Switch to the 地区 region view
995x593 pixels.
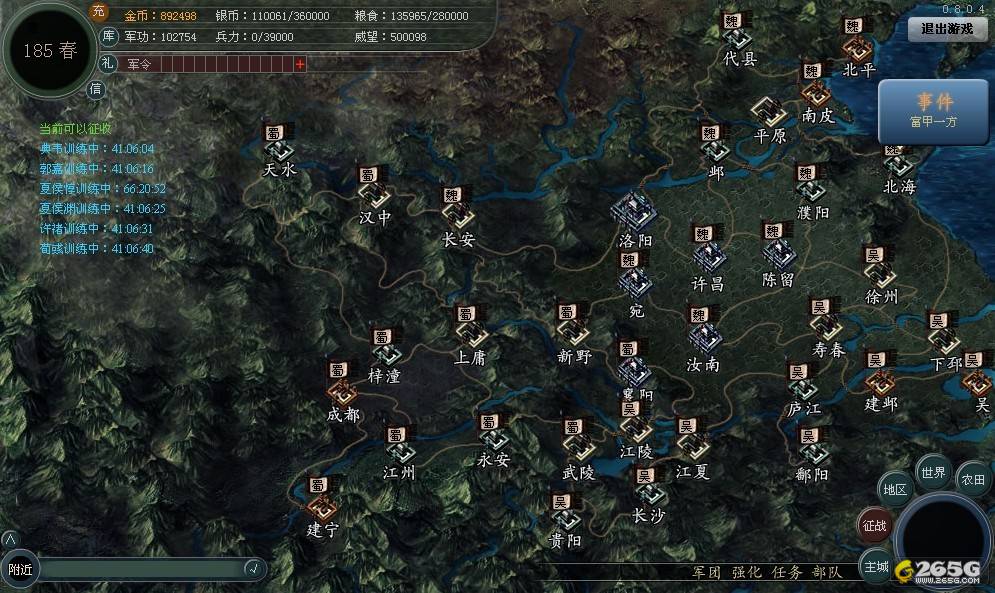click(895, 489)
